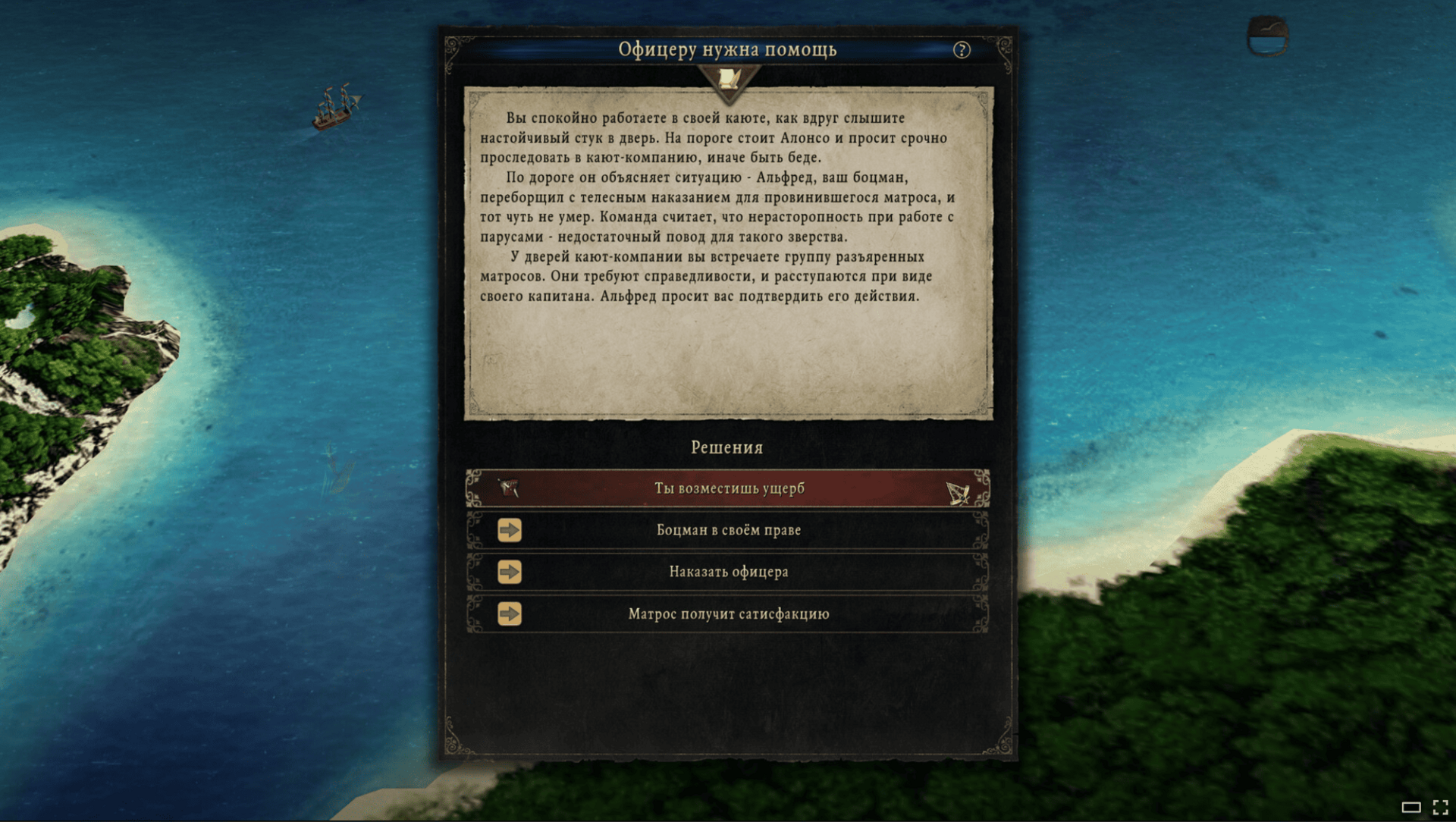Pick the "Наказать офицера" decision
This screenshot has width=1456, height=822.
pyautogui.click(x=728, y=572)
